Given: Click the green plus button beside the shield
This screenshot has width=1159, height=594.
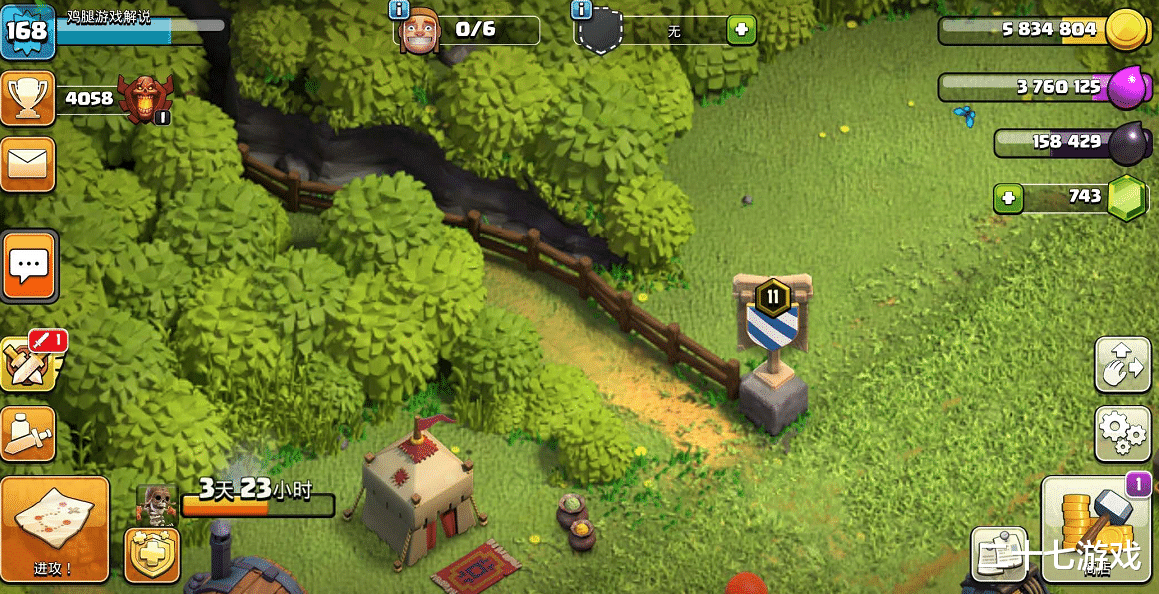Looking at the screenshot, I should click(741, 30).
